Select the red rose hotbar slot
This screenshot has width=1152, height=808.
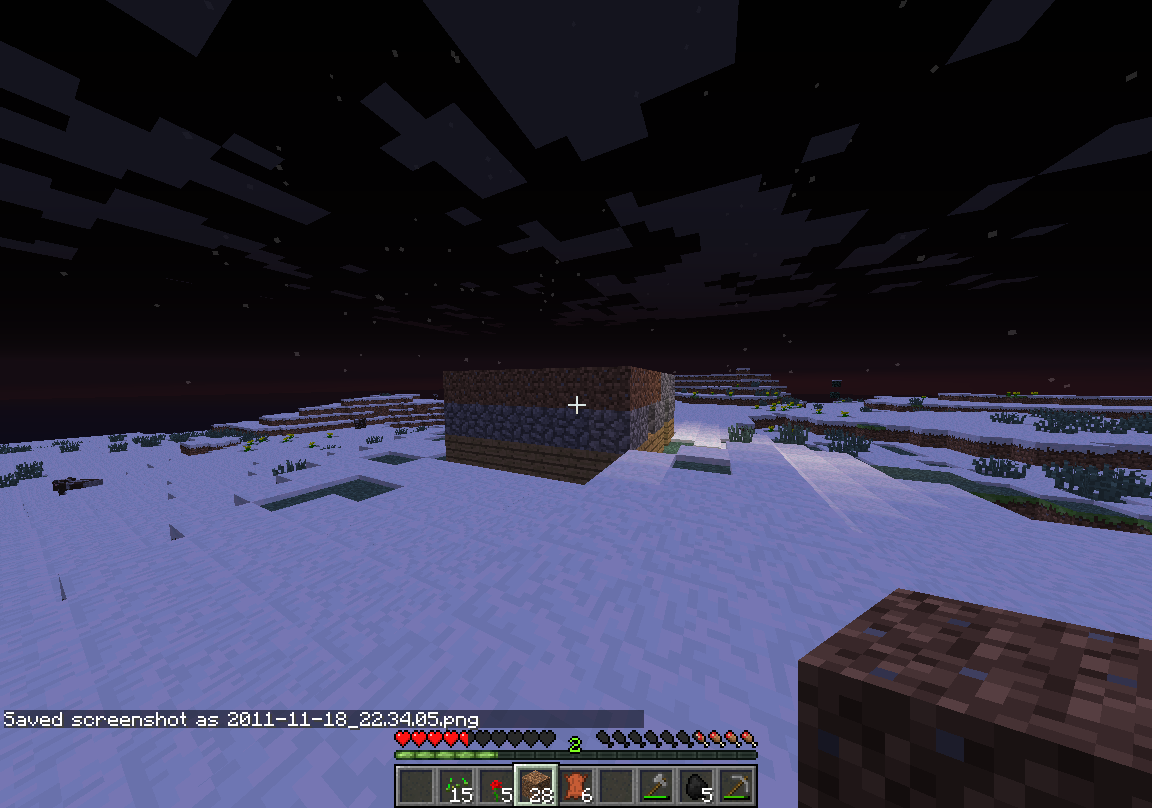point(496,785)
